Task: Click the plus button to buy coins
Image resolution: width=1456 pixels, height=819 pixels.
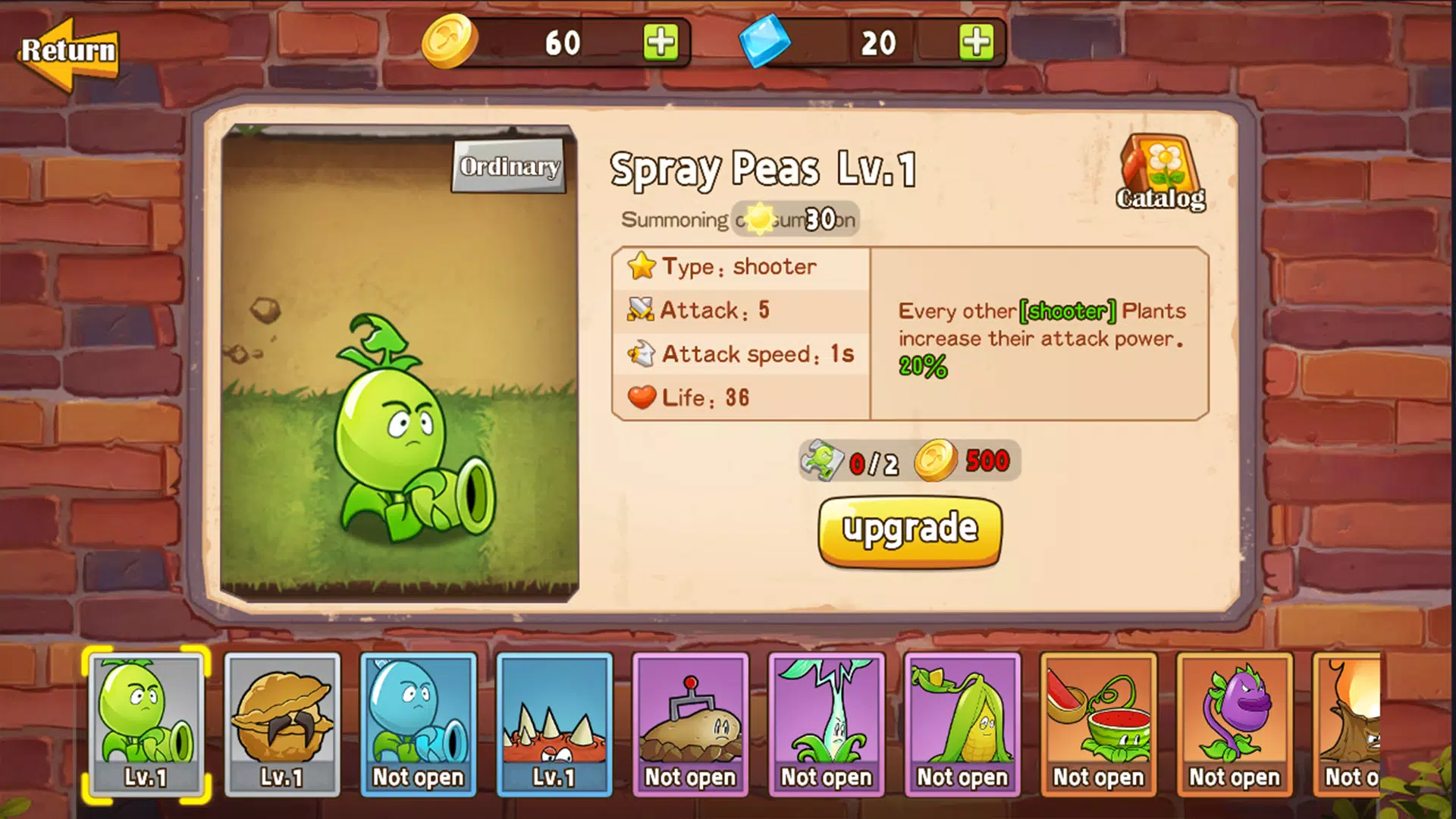Action: pyautogui.click(x=663, y=43)
